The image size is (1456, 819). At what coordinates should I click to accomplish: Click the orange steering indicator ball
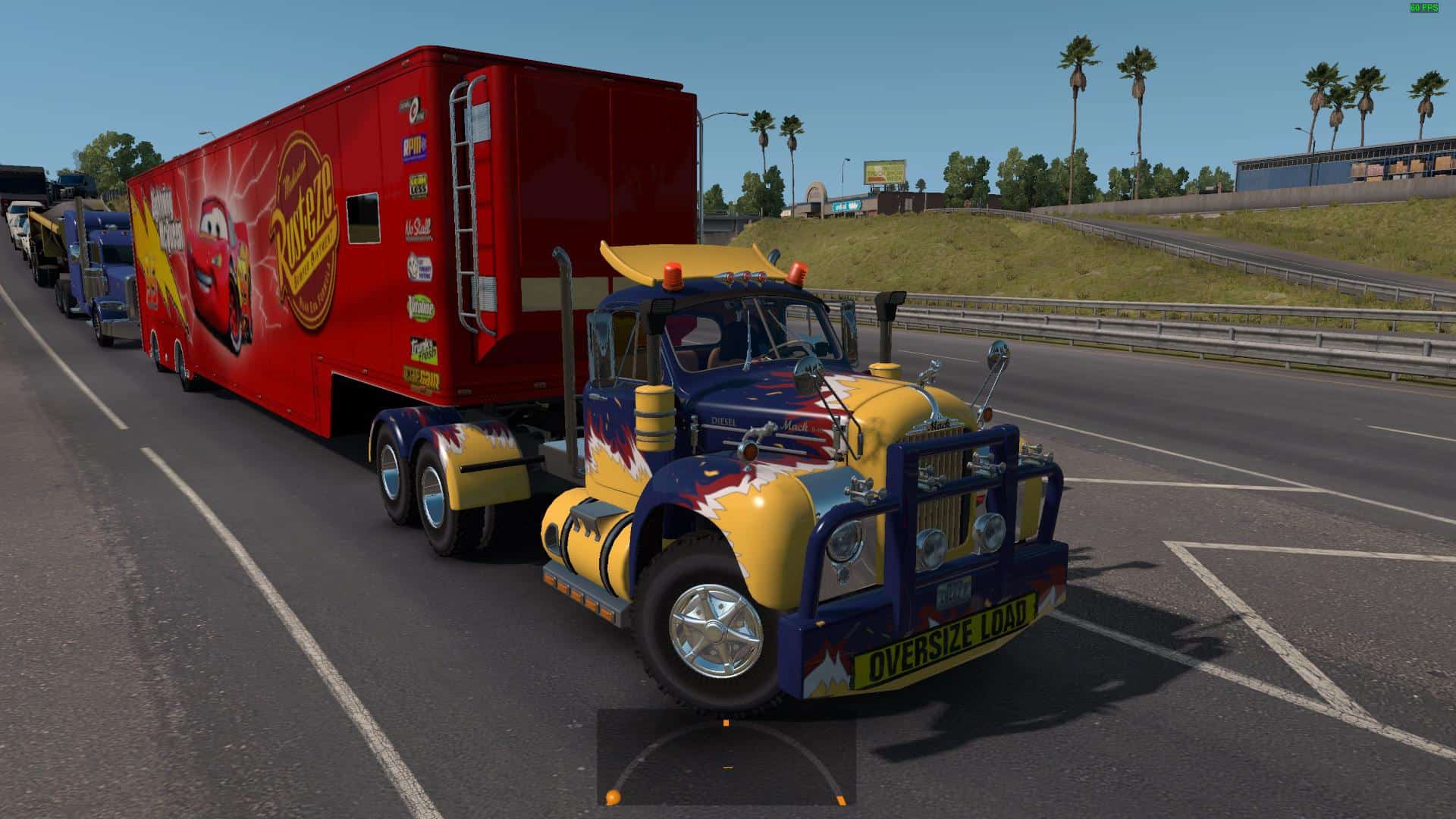[611, 797]
